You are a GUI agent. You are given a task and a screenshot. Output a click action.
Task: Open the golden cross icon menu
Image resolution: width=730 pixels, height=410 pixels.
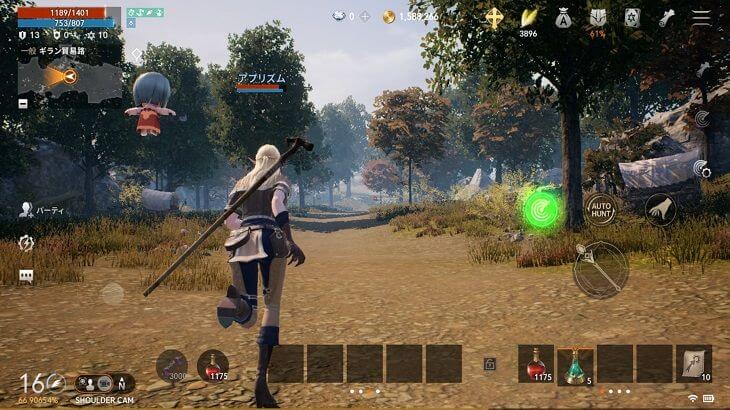tap(494, 17)
